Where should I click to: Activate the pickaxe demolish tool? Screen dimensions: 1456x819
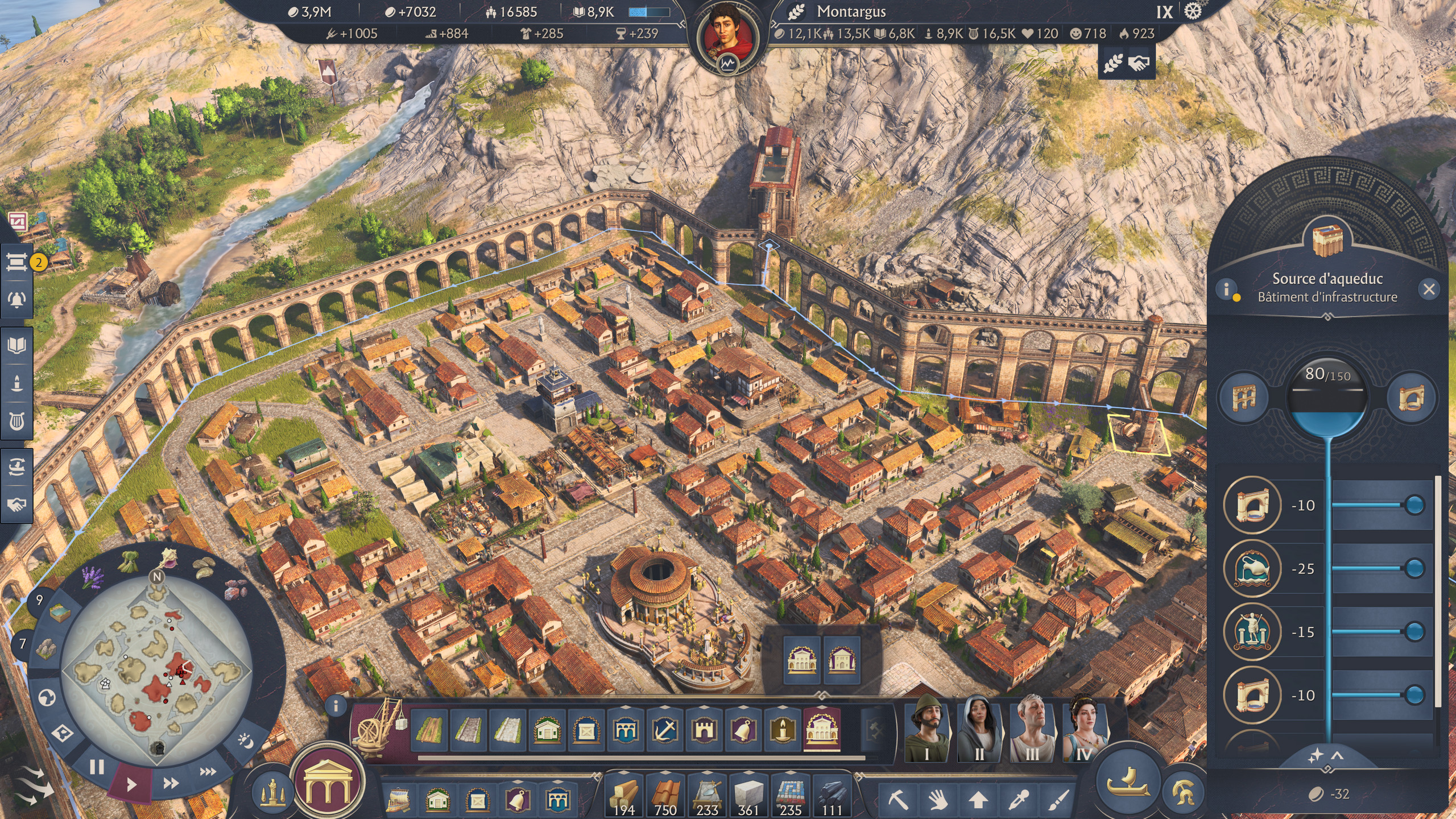898,800
